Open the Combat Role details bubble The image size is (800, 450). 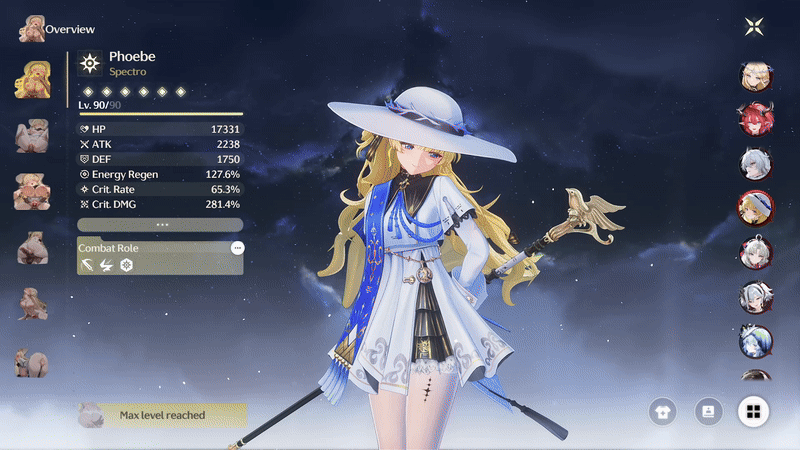point(237,247)
